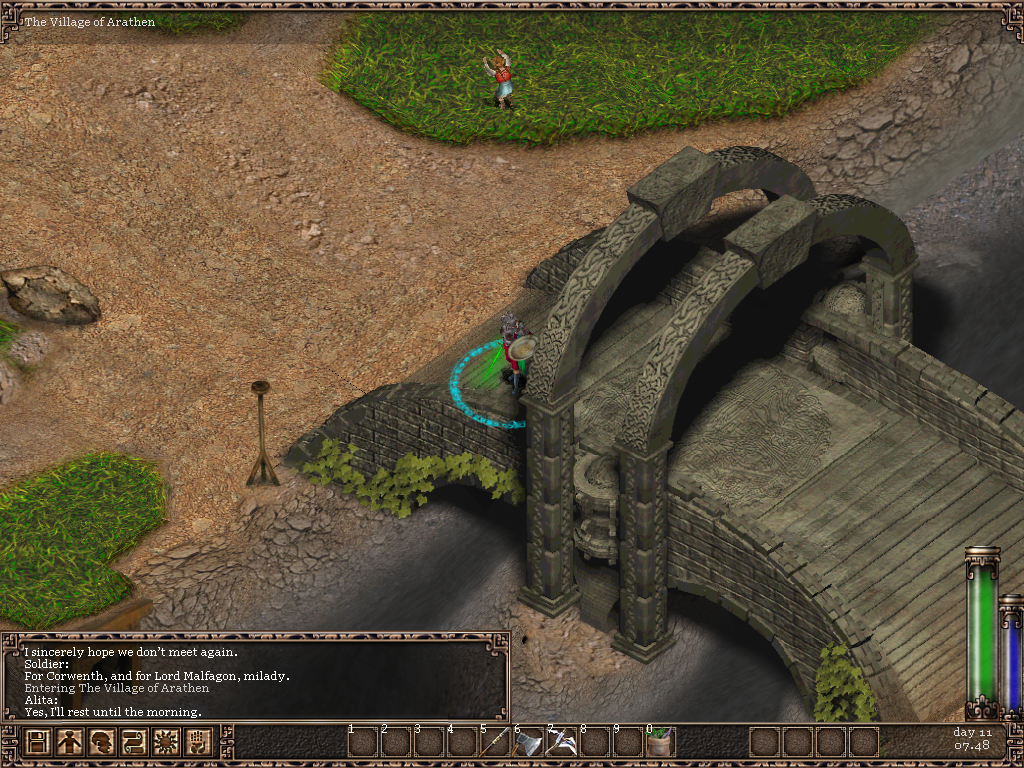This screenshot has width=1024, height=768.
Task: Click the head profile icon
Action: point(101,742)
